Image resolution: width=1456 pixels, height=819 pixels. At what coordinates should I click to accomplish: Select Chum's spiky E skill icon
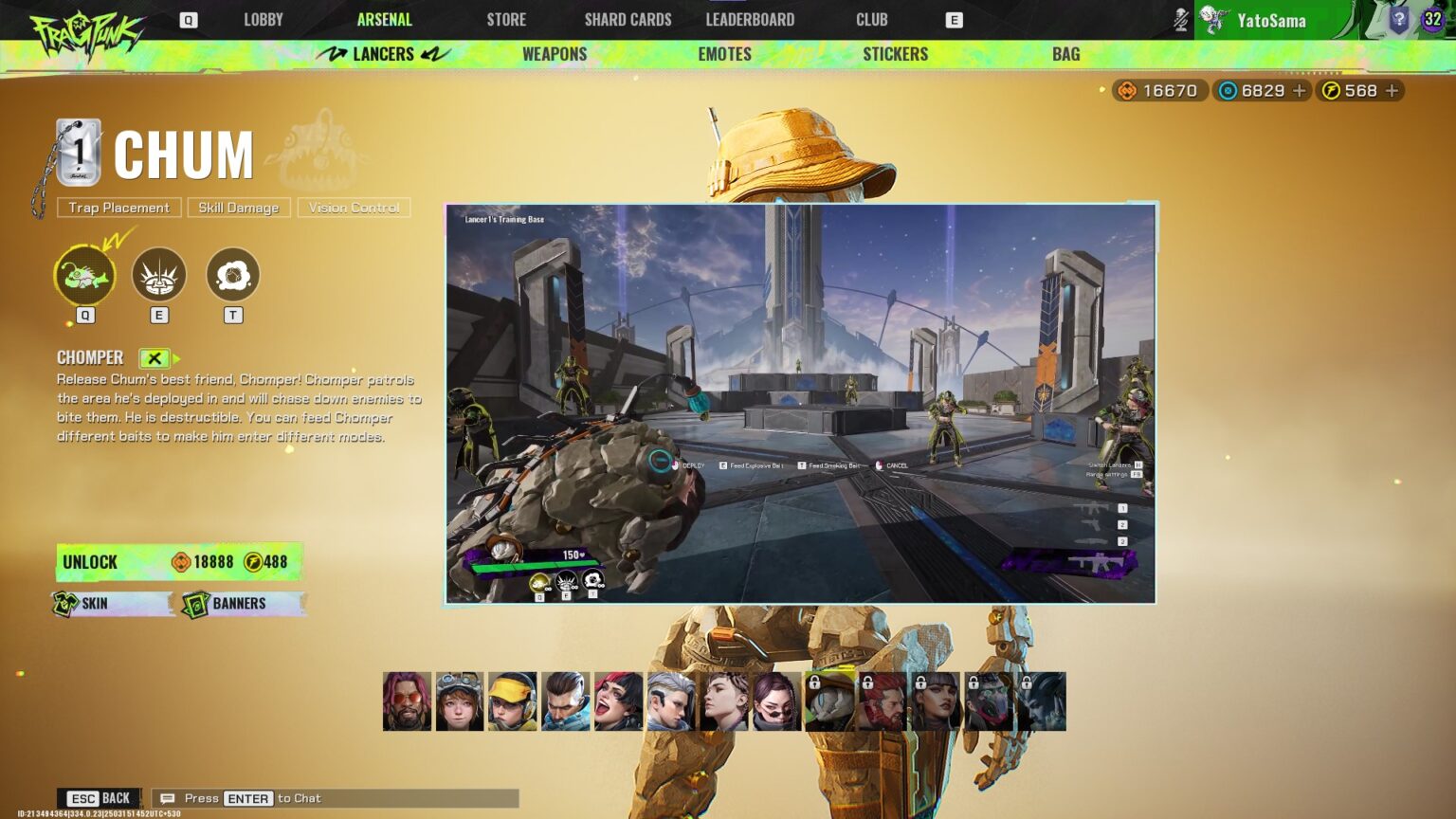click(x=158, y=275)
